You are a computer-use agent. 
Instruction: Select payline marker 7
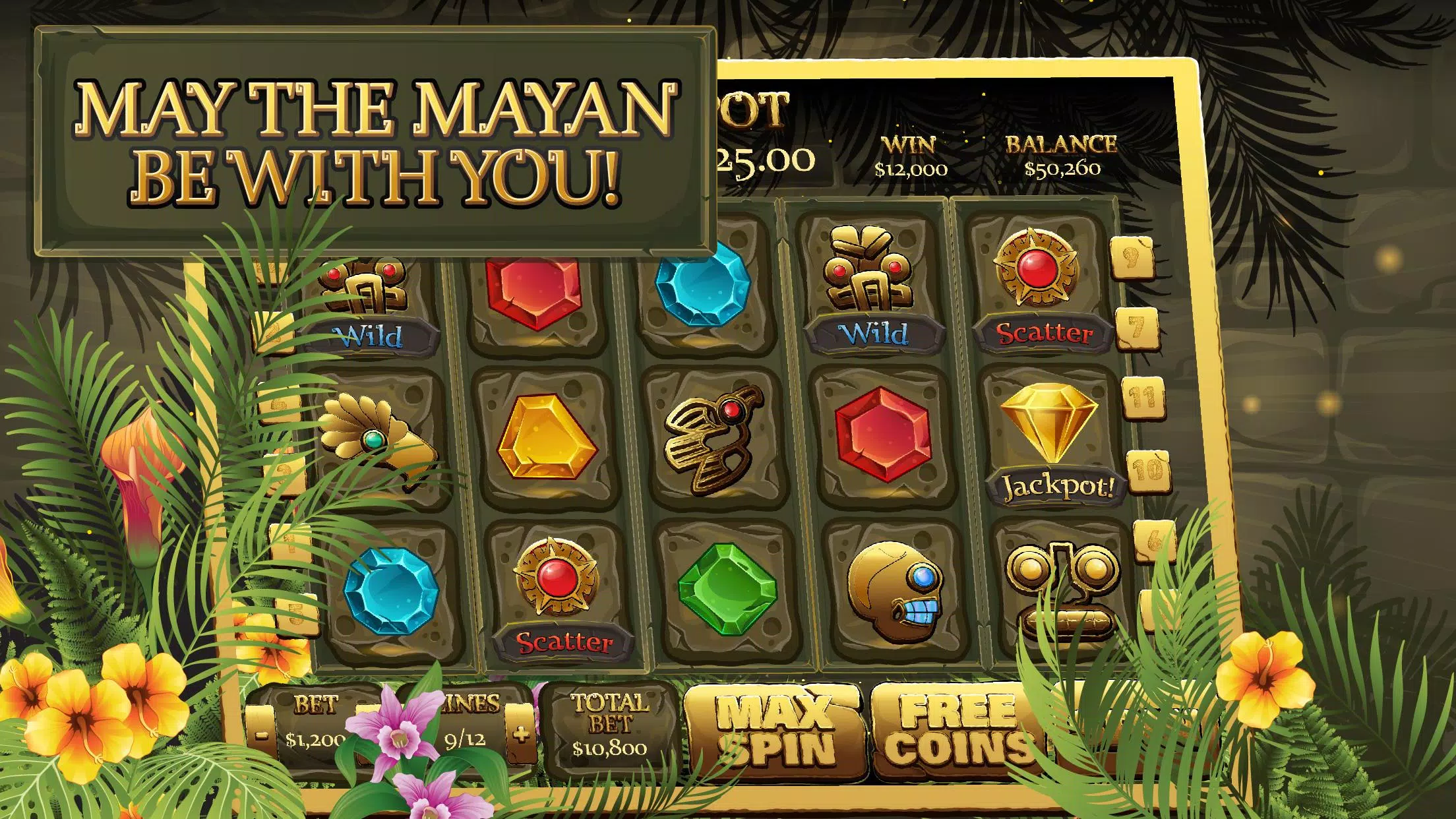tap(1137, 328)
